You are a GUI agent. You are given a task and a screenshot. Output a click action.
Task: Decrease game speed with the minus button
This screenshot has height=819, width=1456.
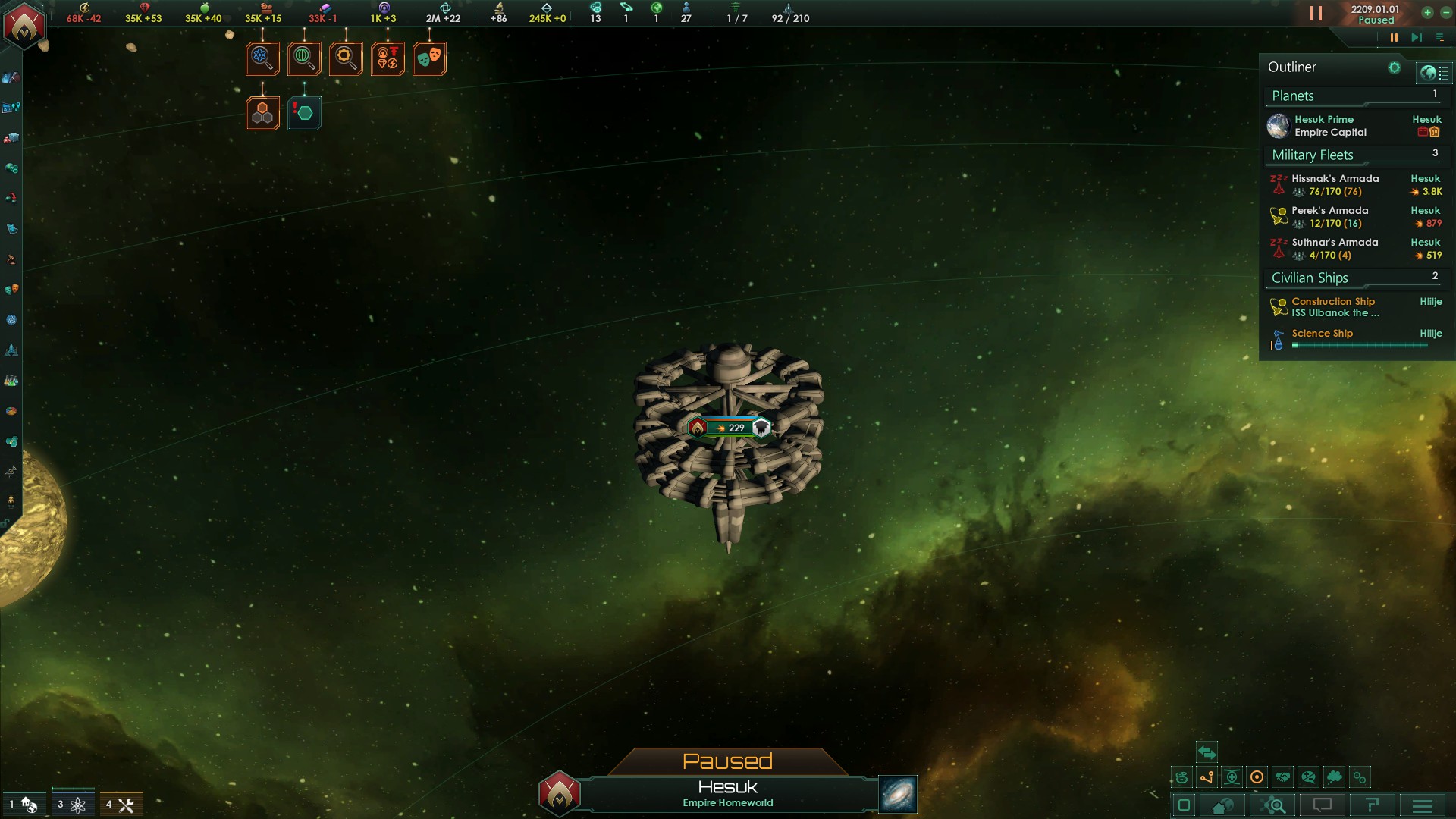1445,12
